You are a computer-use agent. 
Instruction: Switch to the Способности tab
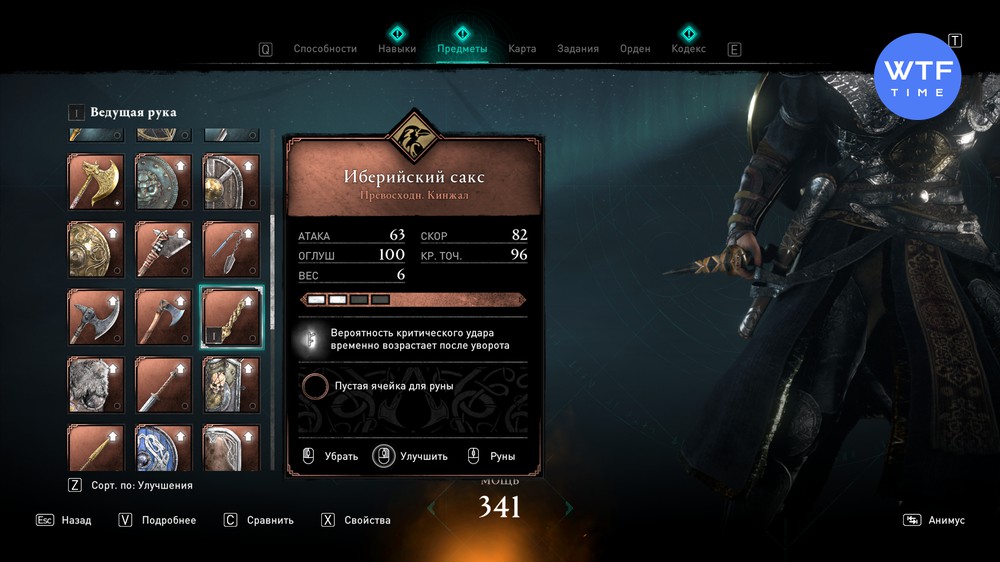tap(325, 48)
